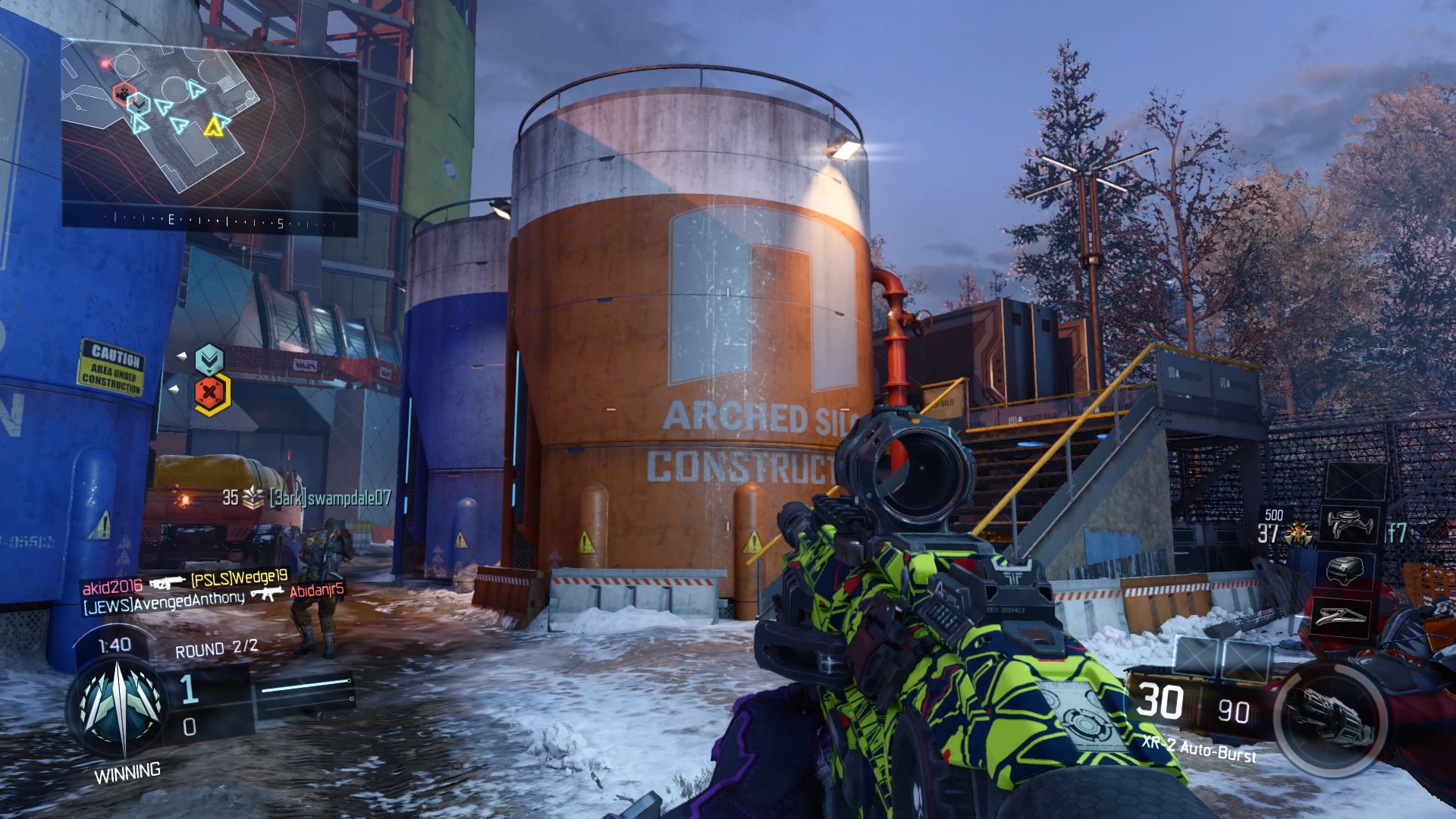Click the yellow player arrow on the minimap
Screen dimensions: 1456x819
pos(215,127)
